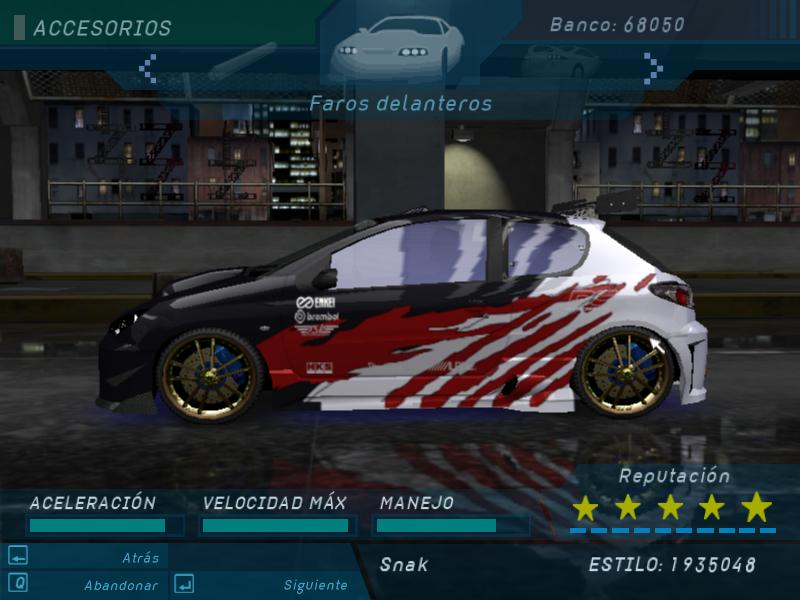This screenshot has width=800, height=600.
Task: Click the left arrow to show previous accessory
Action: pos(148,68)
